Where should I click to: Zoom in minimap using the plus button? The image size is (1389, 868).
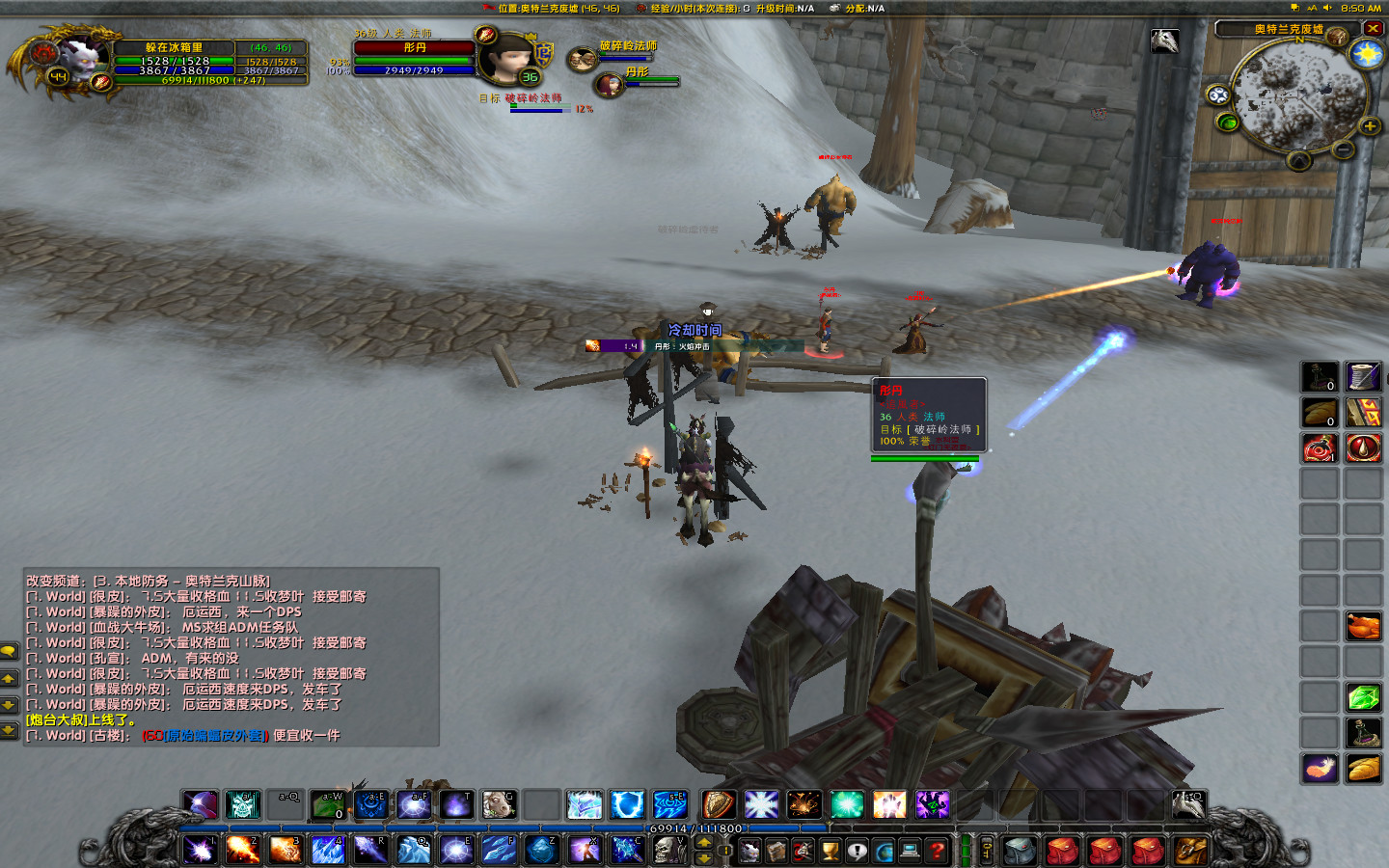coord(1370,125)
